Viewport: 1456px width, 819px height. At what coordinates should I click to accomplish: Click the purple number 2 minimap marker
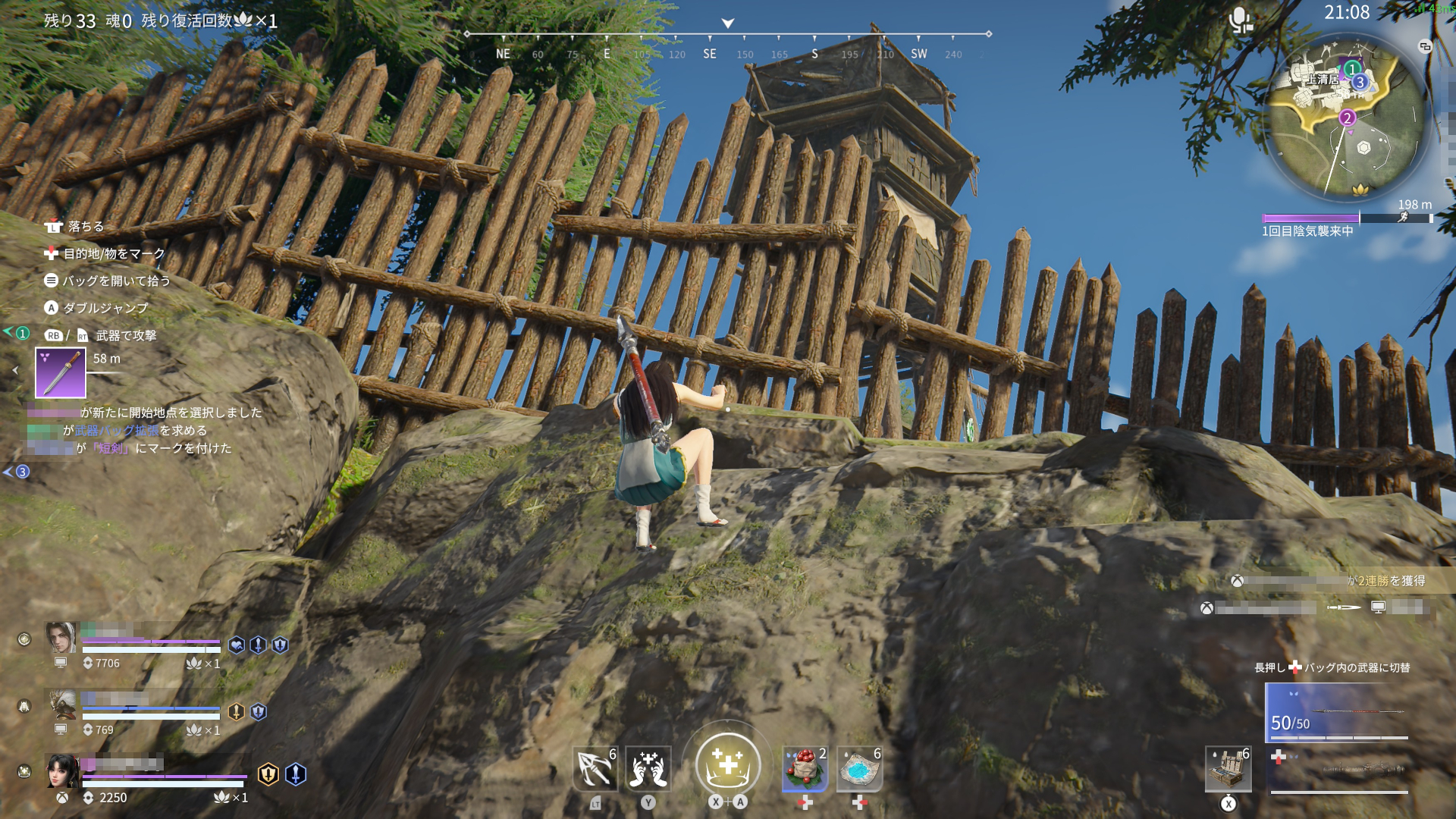click(1347, 118)
